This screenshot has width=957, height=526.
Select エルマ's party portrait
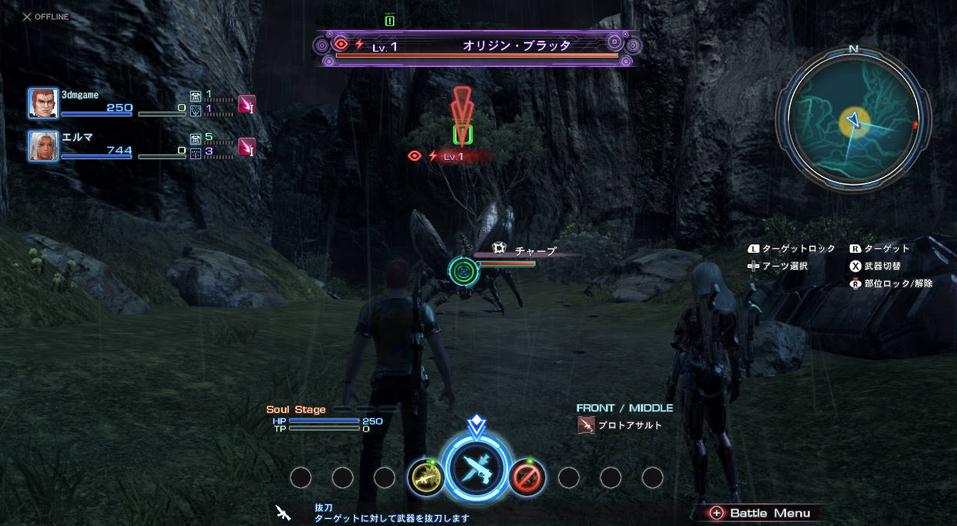click(x=43, y=146)
